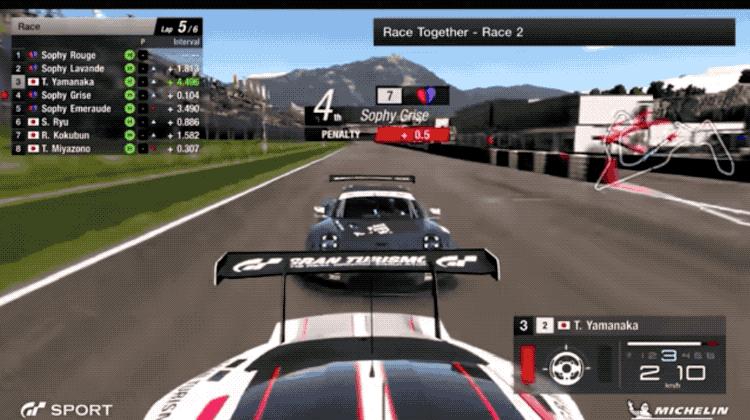Choose T. Miyazono's leaderboard entry
The width and height of the screenshot is (750, 420).
(x=67, y=148)
